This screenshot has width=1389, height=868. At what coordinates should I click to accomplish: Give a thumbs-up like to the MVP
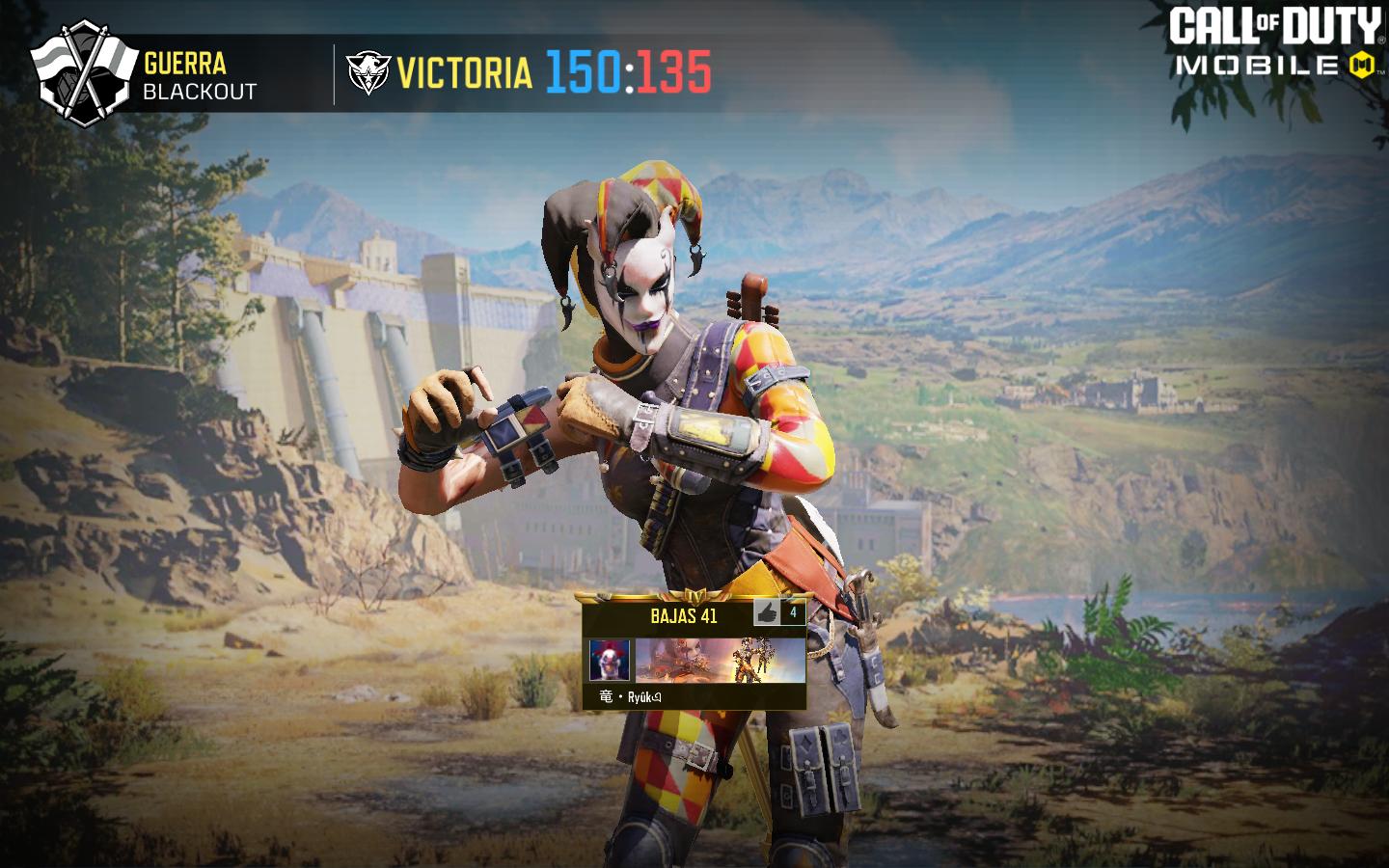pos(769,612)
